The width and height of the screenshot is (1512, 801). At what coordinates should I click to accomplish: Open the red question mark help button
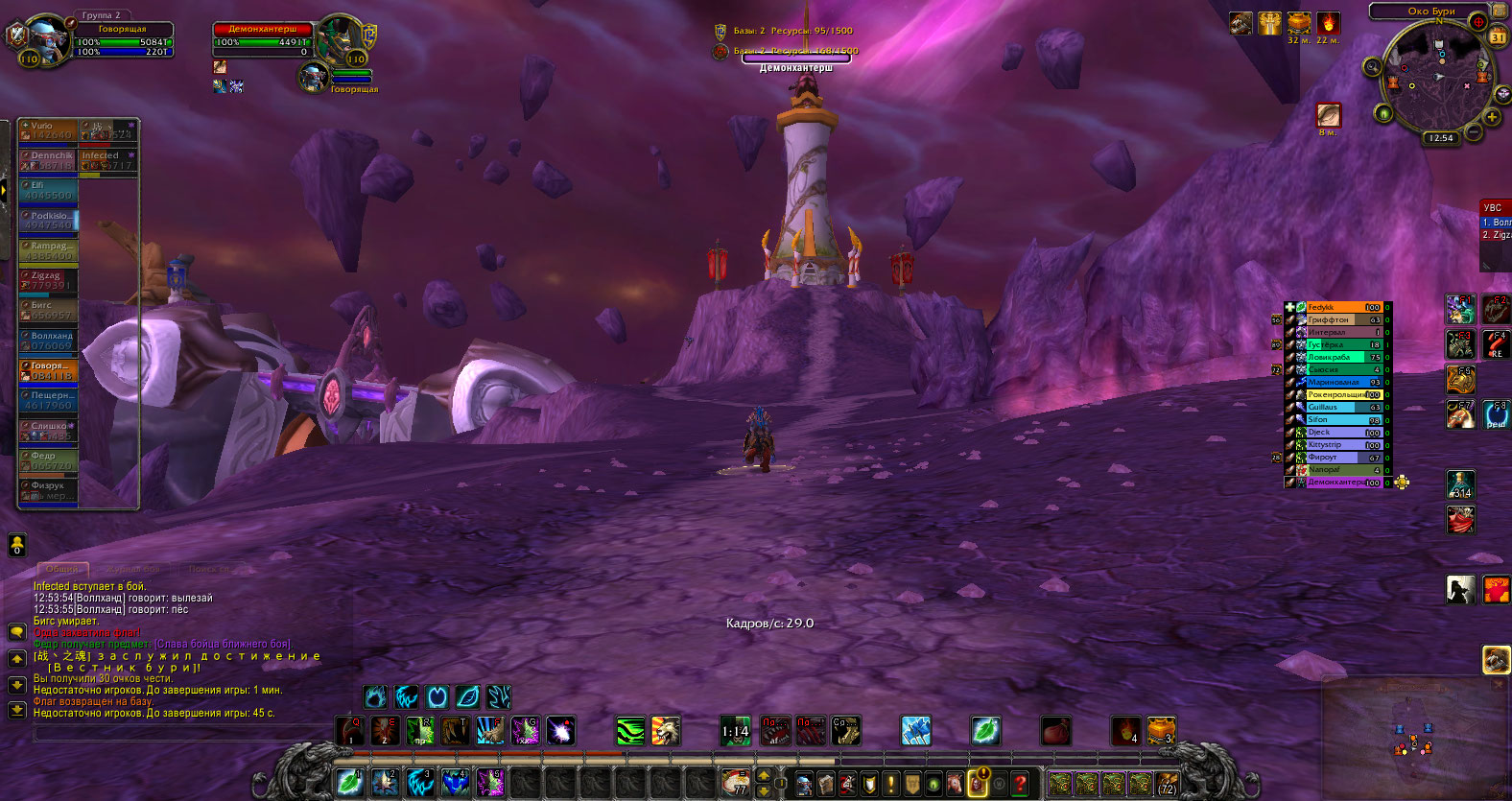pos(1021,783)
